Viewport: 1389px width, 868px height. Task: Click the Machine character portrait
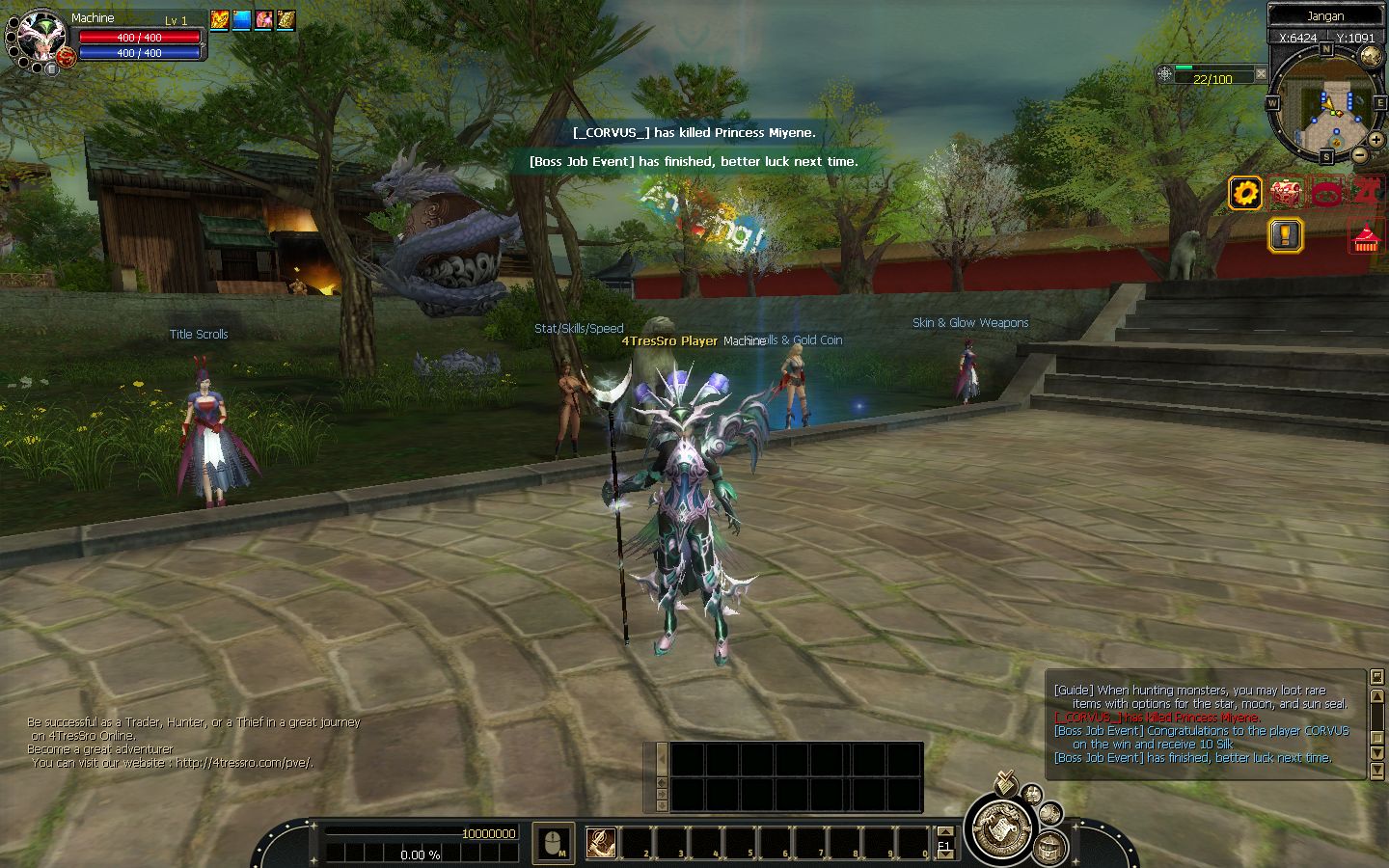pyautogui.click(x=39, y=37)
